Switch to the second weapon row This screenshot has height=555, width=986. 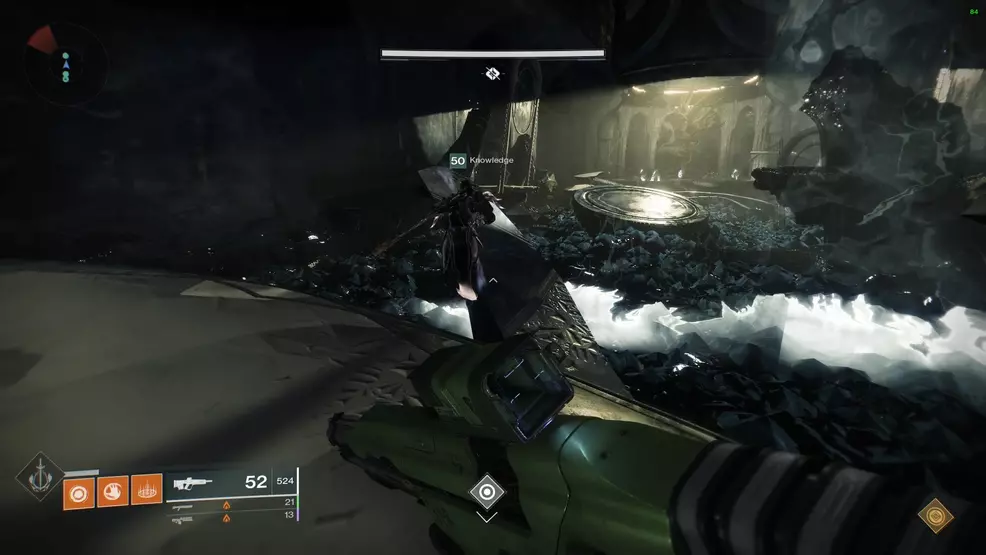[184, 504]
